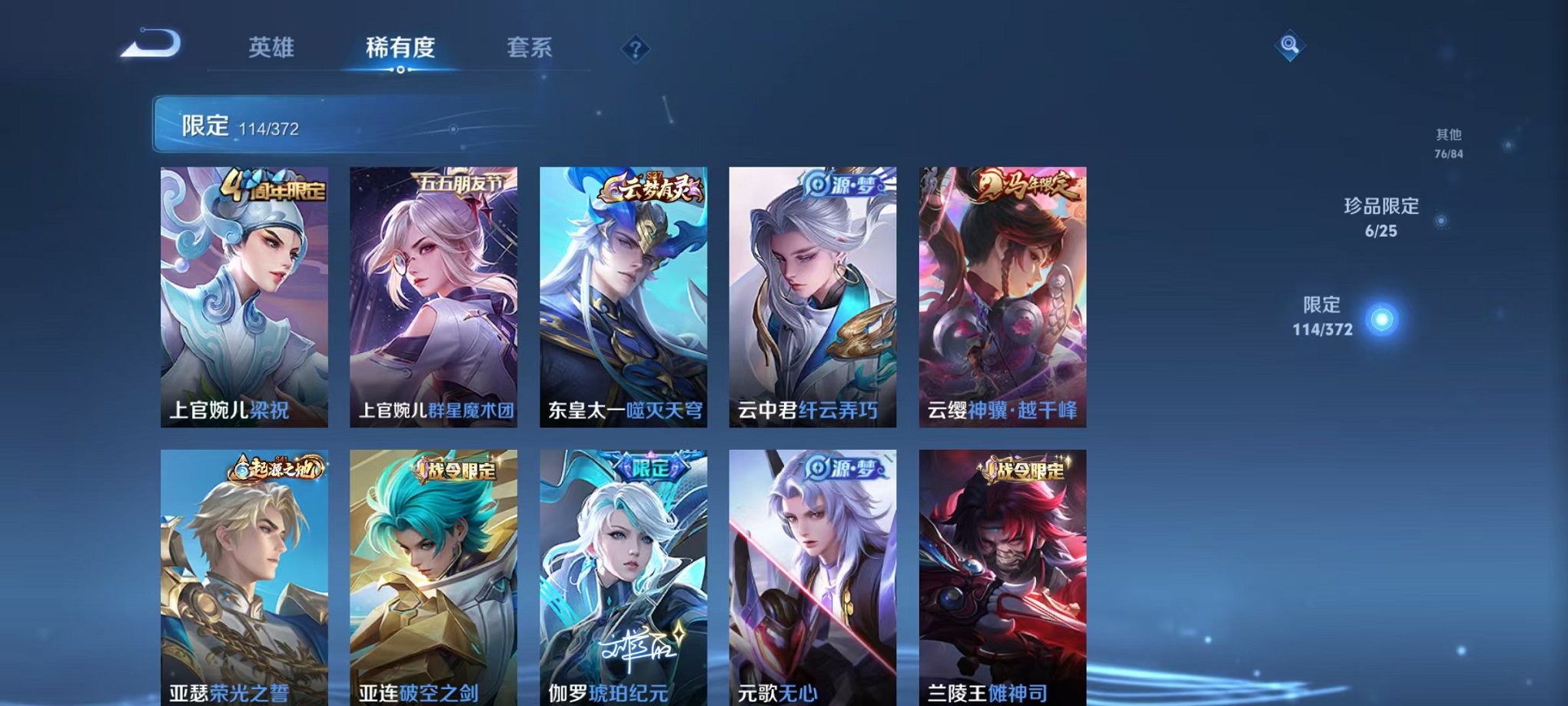
Task: Switch to the 英雄 tab
Action: click(x=272, y=46)
